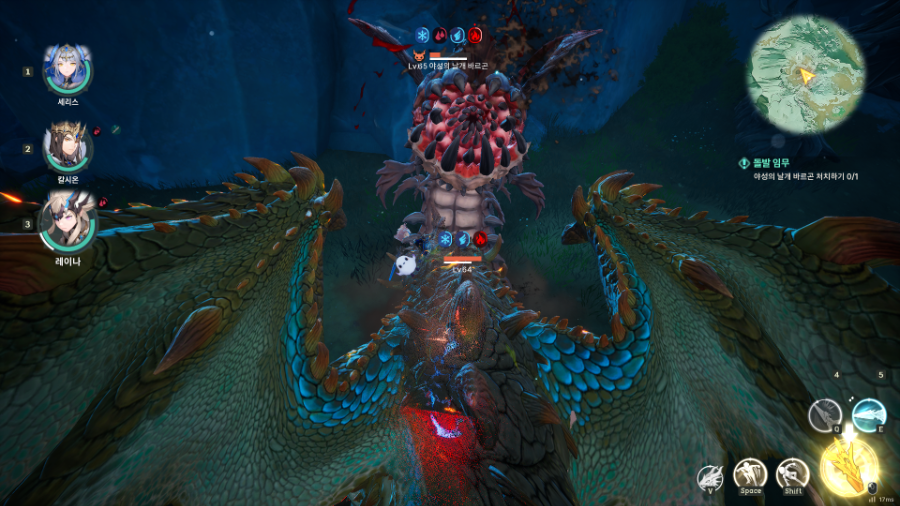The width and height of the screenshot is (900, 506).
Task: Choose the 레이나 character portrait
Action: pyautogui.click(x=68, y=225)
